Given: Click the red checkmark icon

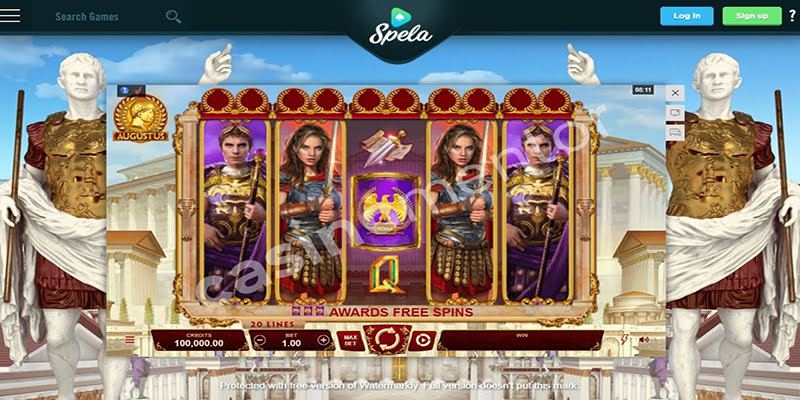Looking at the screenshot, I should [138, 90].
